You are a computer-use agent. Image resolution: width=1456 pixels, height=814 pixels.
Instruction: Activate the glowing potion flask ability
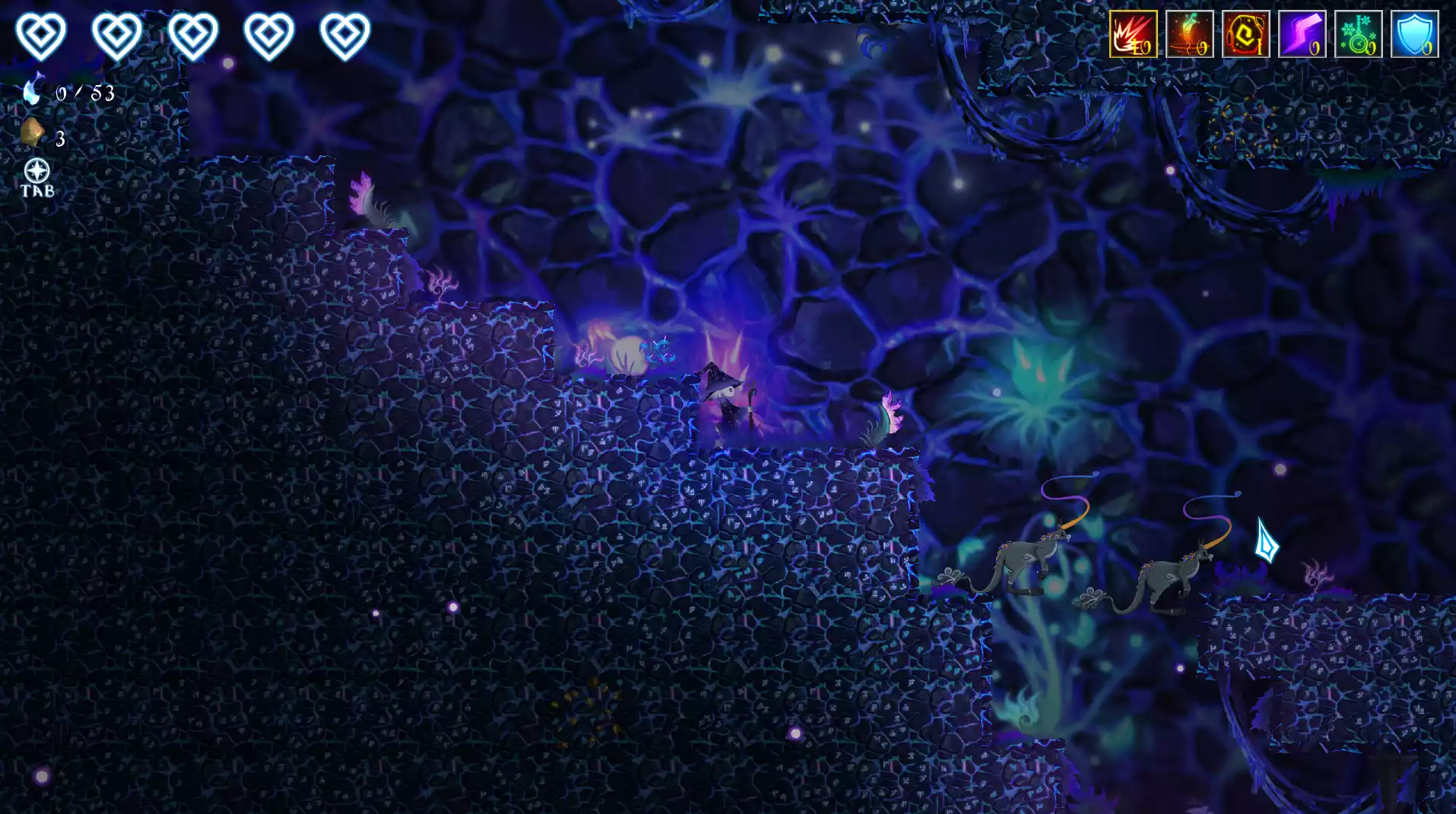pos(1189,34)
